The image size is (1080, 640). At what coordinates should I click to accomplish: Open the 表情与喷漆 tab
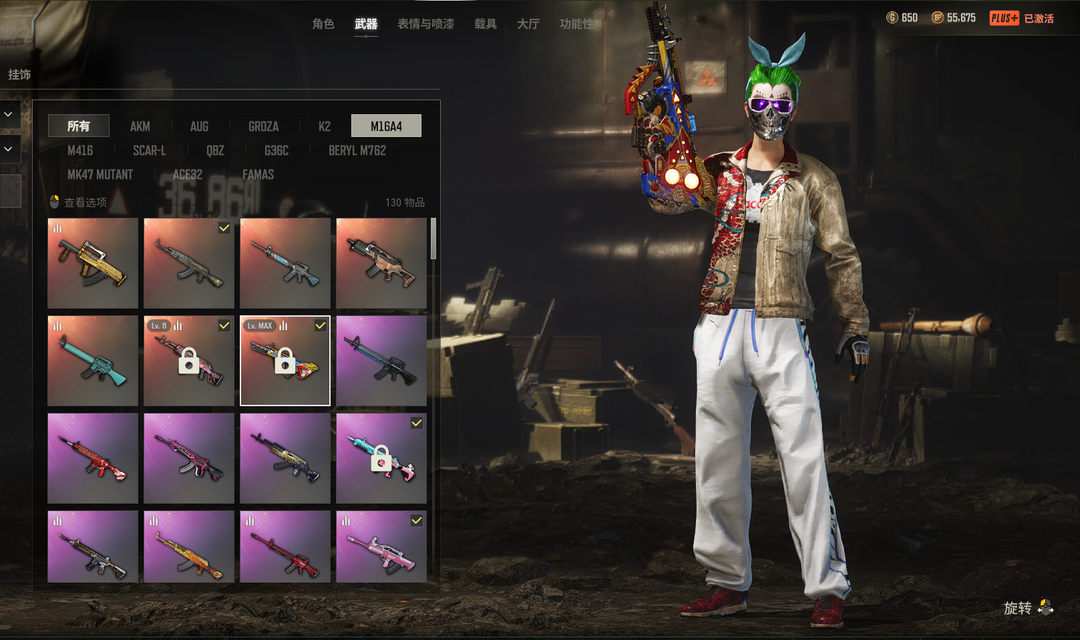(x=425, y=23)
